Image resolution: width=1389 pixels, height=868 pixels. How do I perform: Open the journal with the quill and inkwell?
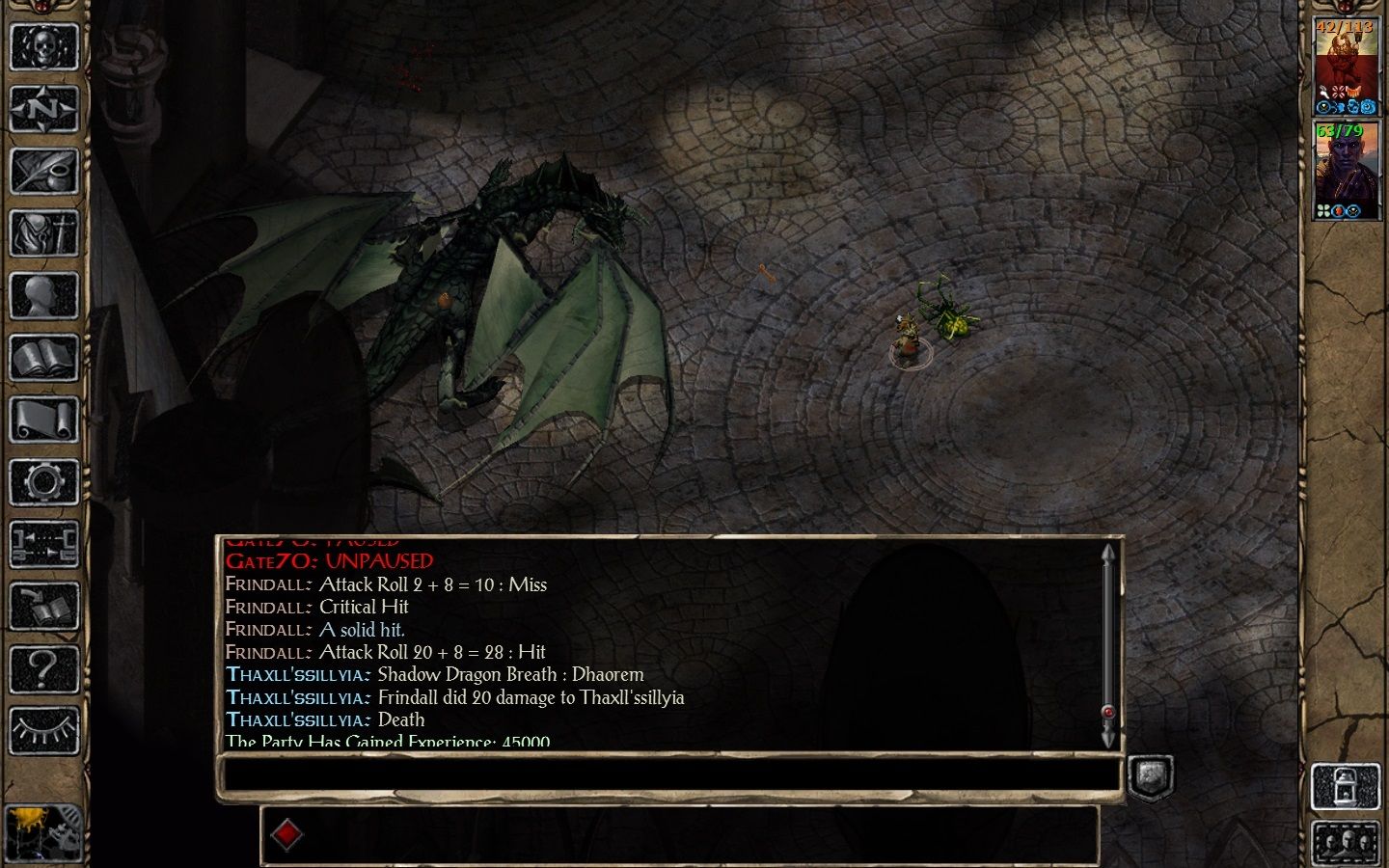pyautogui.click(x=43, y=172)
